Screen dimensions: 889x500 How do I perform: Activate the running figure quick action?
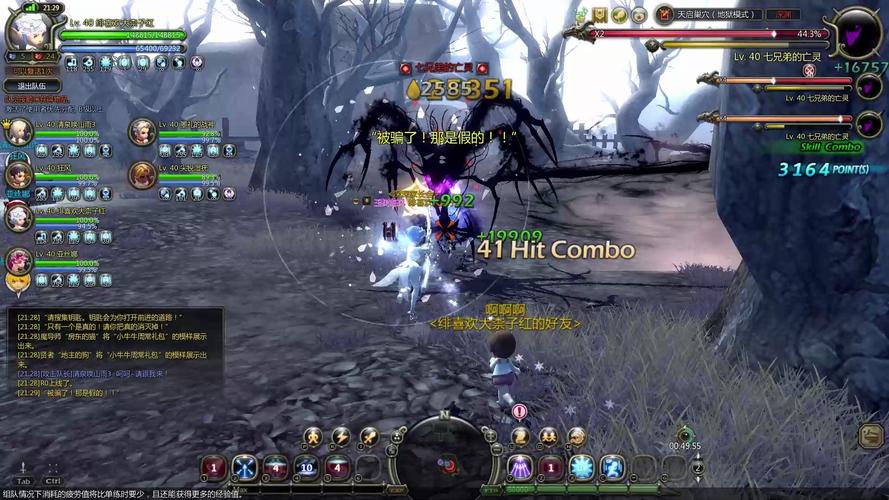point(313,436)
